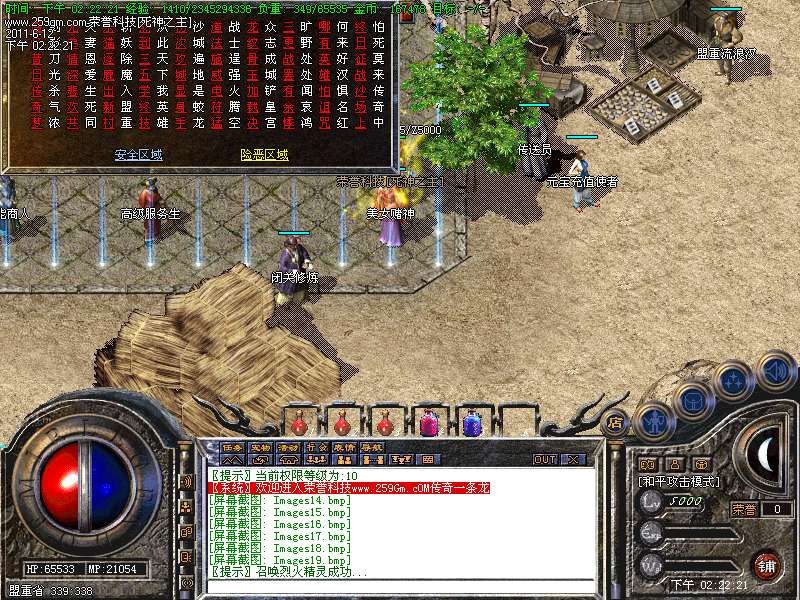Close the chat panel with X
Screen dimensions: 800x600
(574, 460)
